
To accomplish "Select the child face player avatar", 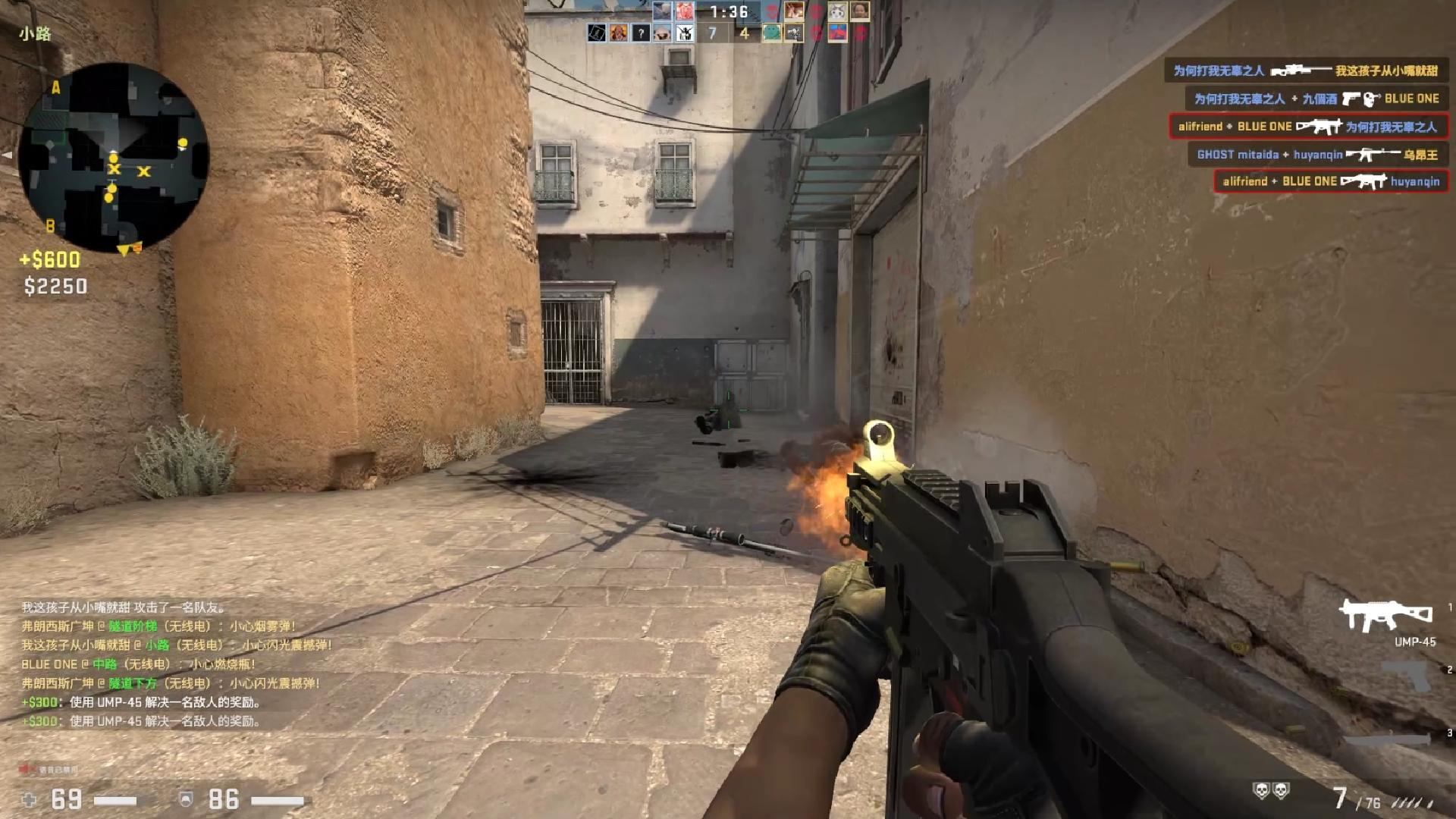I will [859, 11].
